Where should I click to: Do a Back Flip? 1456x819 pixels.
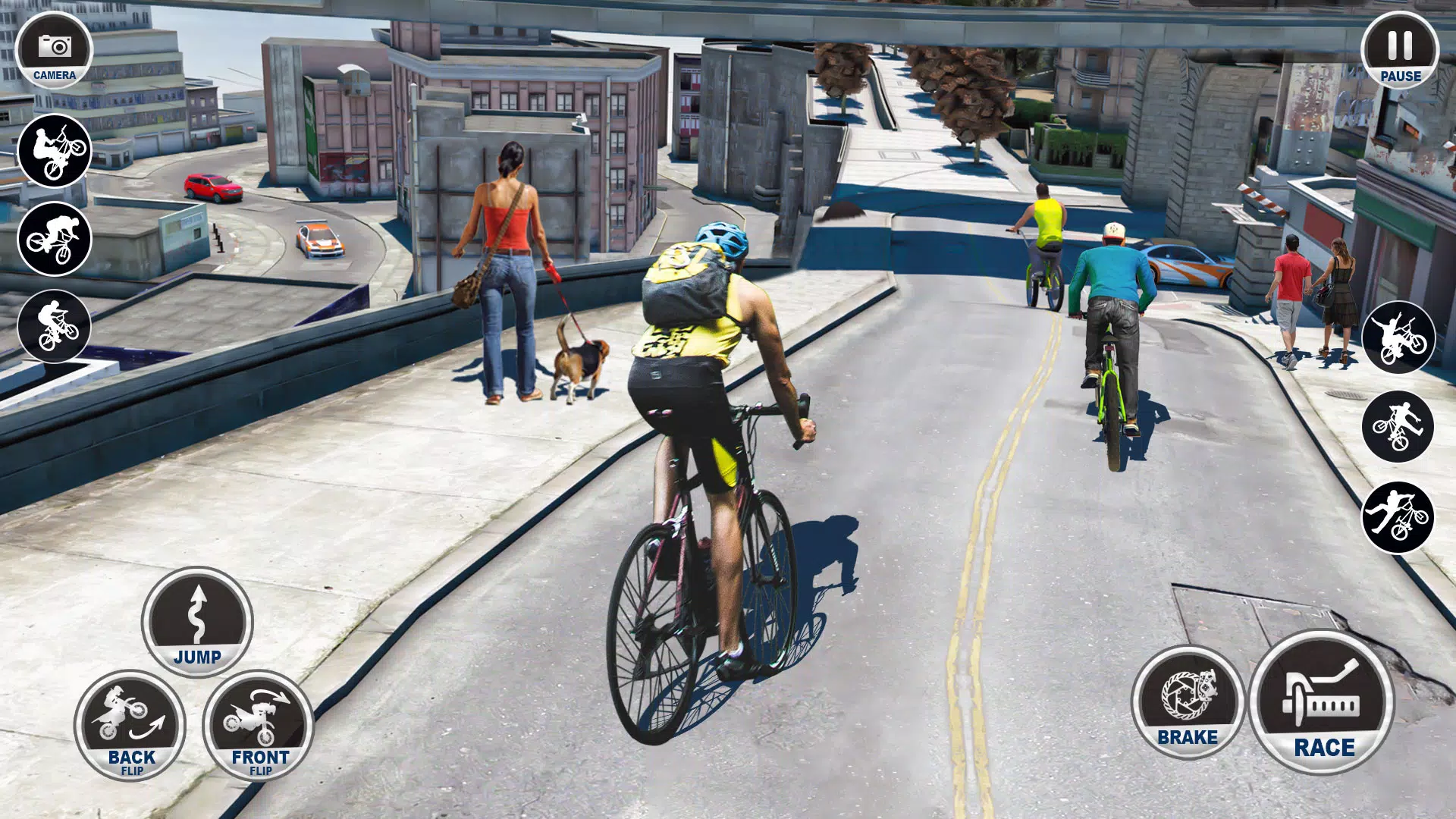tap(130, 725)
